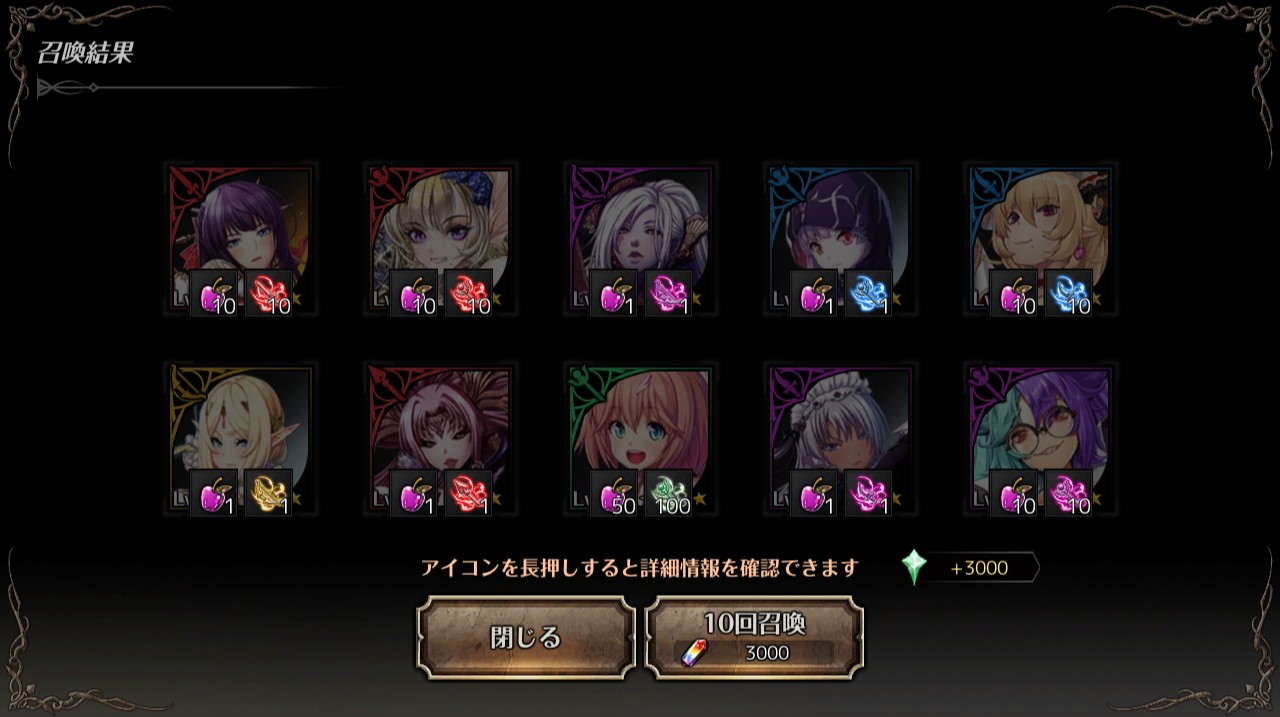Viewport: 1280px width, 717px height.
Task: Perform another 10x summon for 3000
Action: tap(754, 637)
